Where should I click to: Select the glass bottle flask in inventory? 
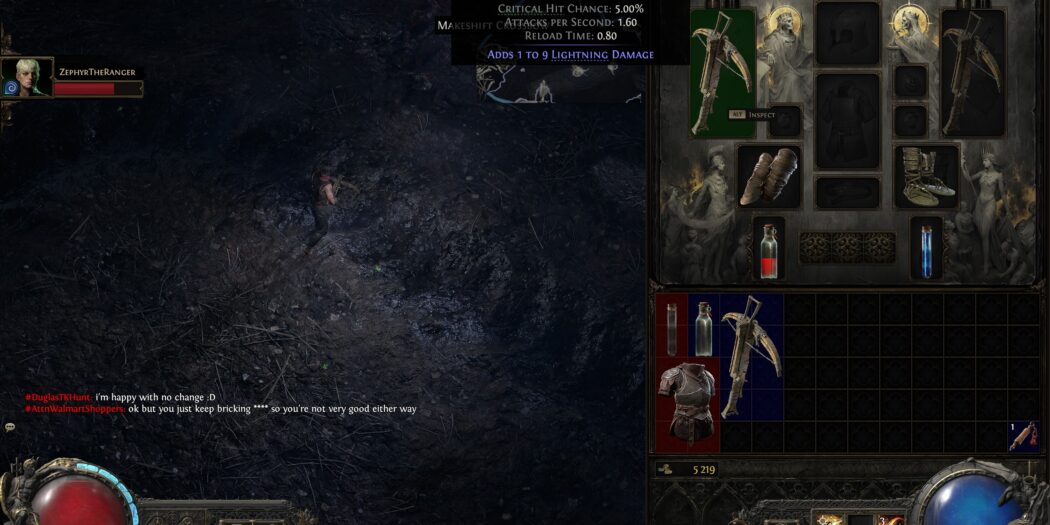click(x=703, y=326)
